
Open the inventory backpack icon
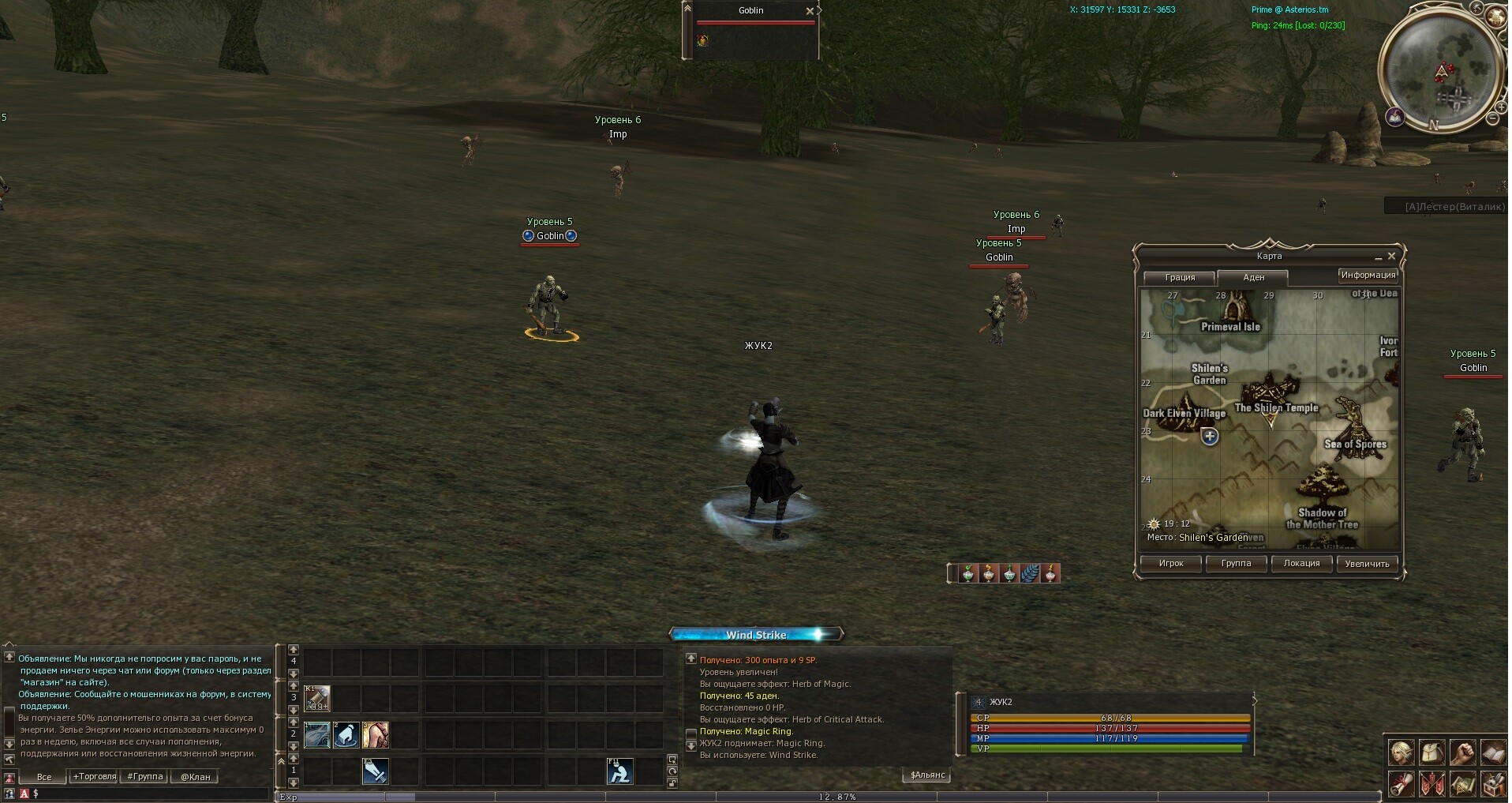(1432, 752)
